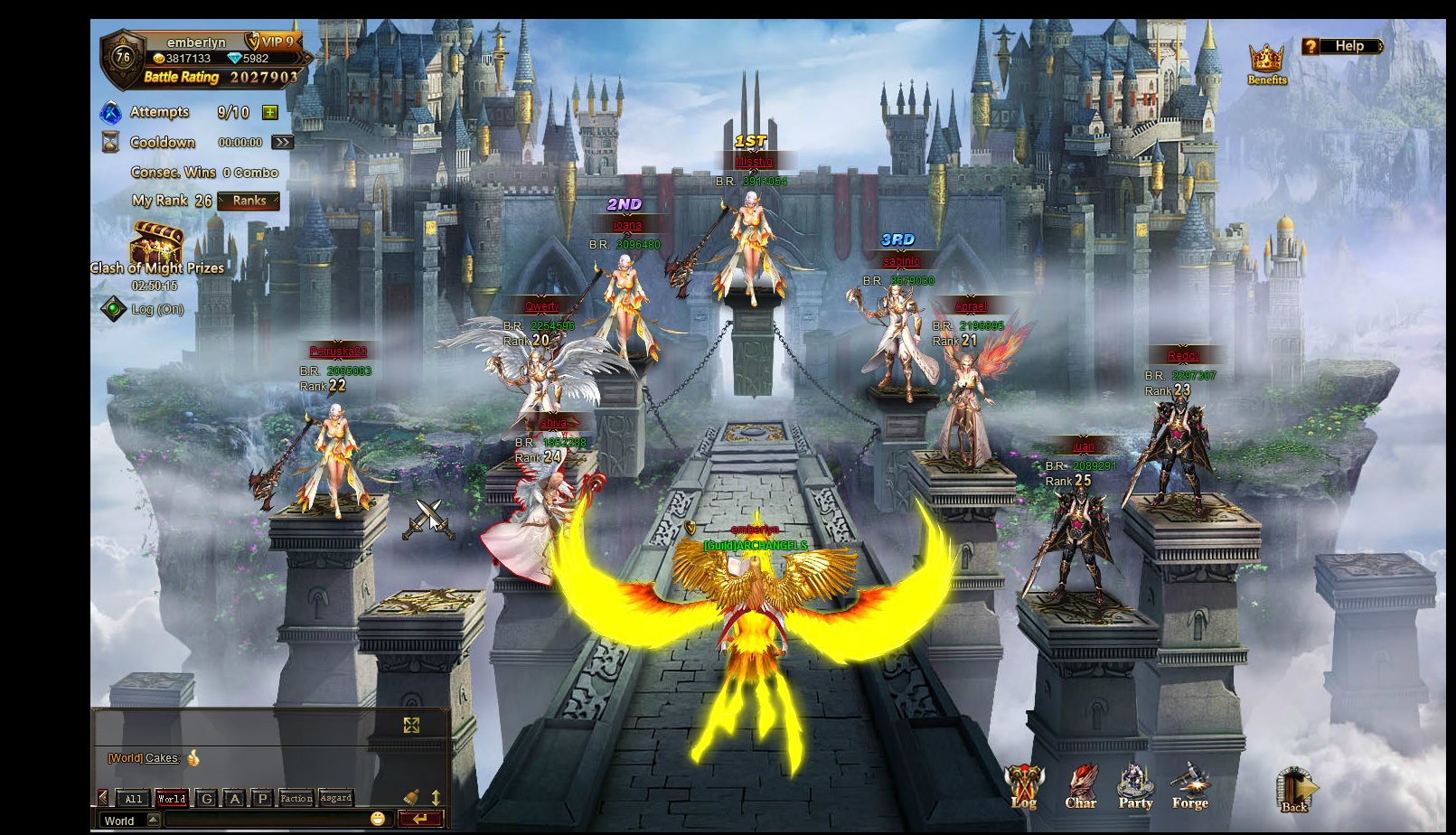
Task: Open the Ranks leaderboard
Action: coord(249,201)
